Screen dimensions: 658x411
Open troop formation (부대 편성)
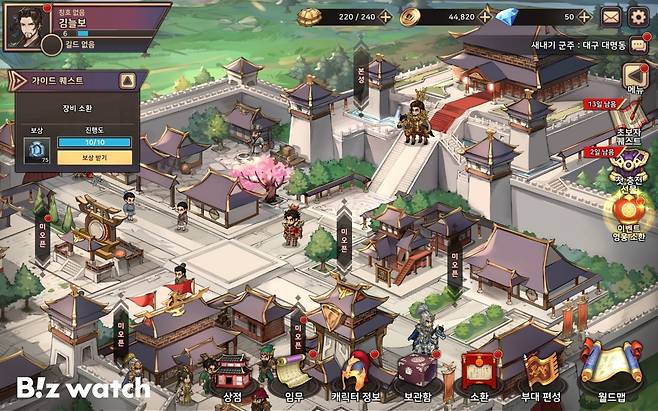(x=542, y=374)
